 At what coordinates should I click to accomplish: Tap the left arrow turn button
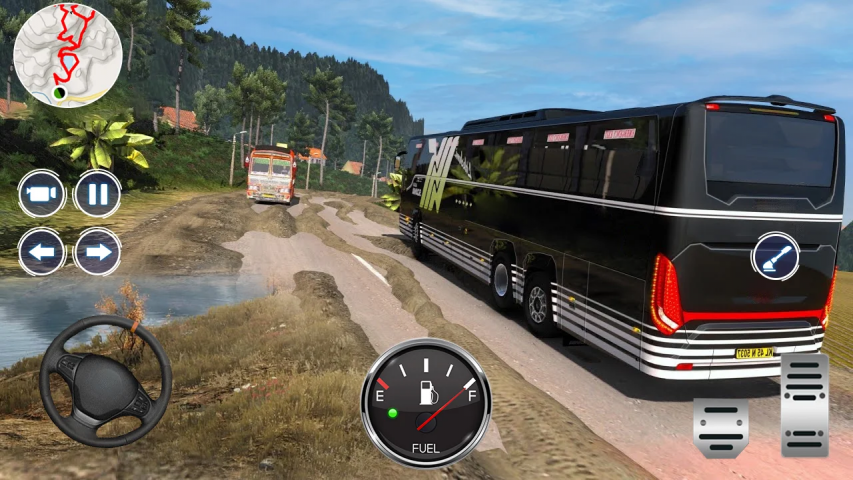pyautogui.click(x=42, y=251)
